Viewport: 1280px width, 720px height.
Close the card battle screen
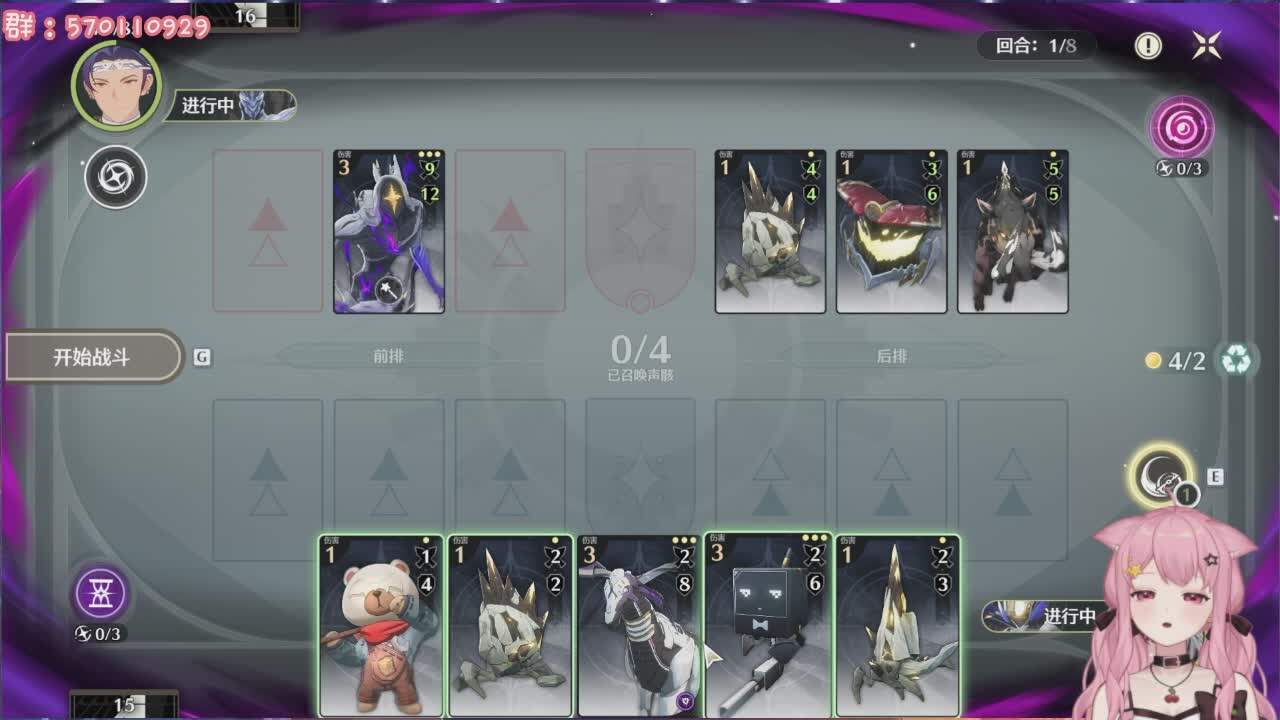point(1207,45)
